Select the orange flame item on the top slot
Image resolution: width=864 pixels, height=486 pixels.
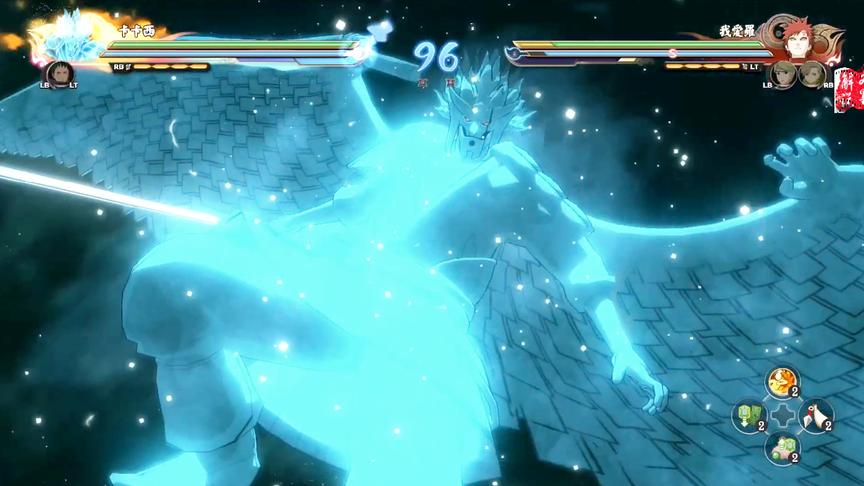coord(781,381)
